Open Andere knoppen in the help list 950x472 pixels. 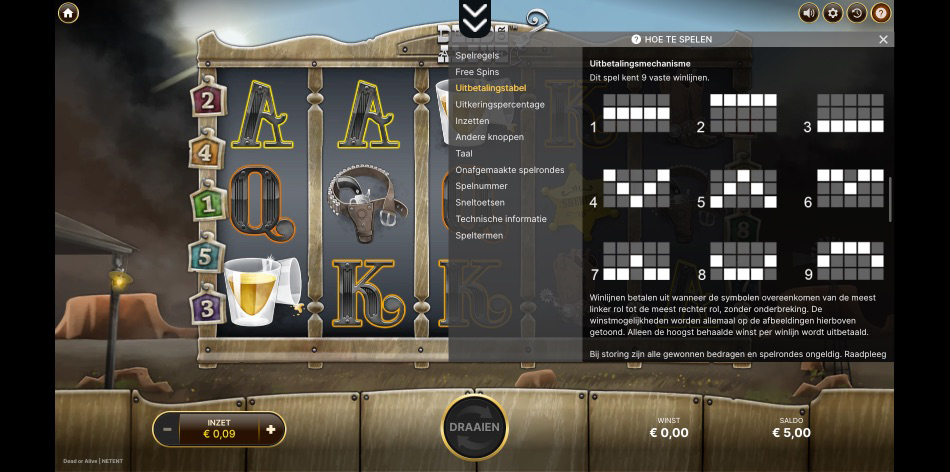tap(489, 137)
